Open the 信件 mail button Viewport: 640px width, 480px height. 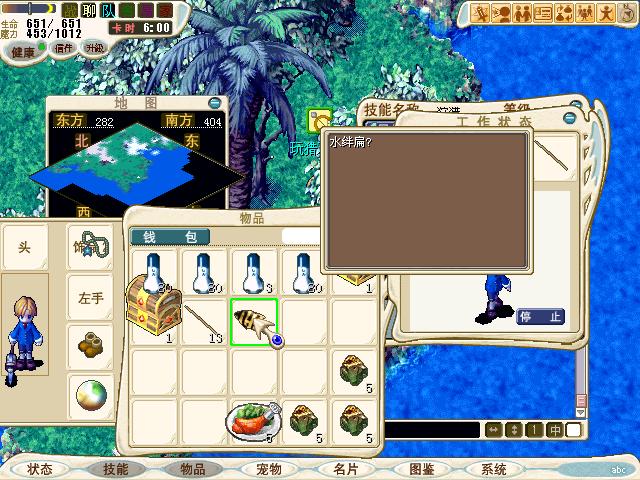[64, 48]
